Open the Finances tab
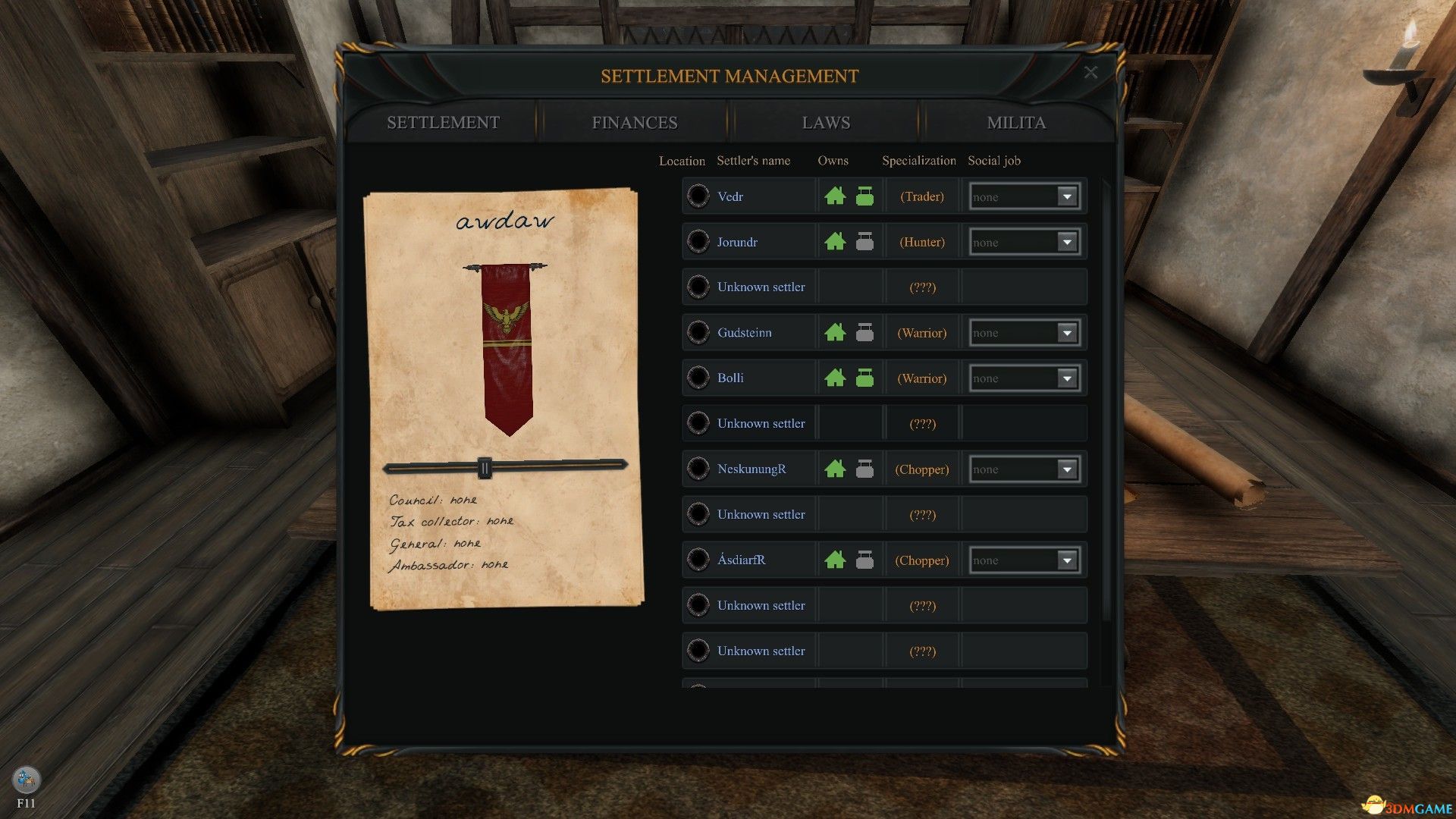This screenshot has height=819, width=1456. pyautogui.click(x=634, y=123)
